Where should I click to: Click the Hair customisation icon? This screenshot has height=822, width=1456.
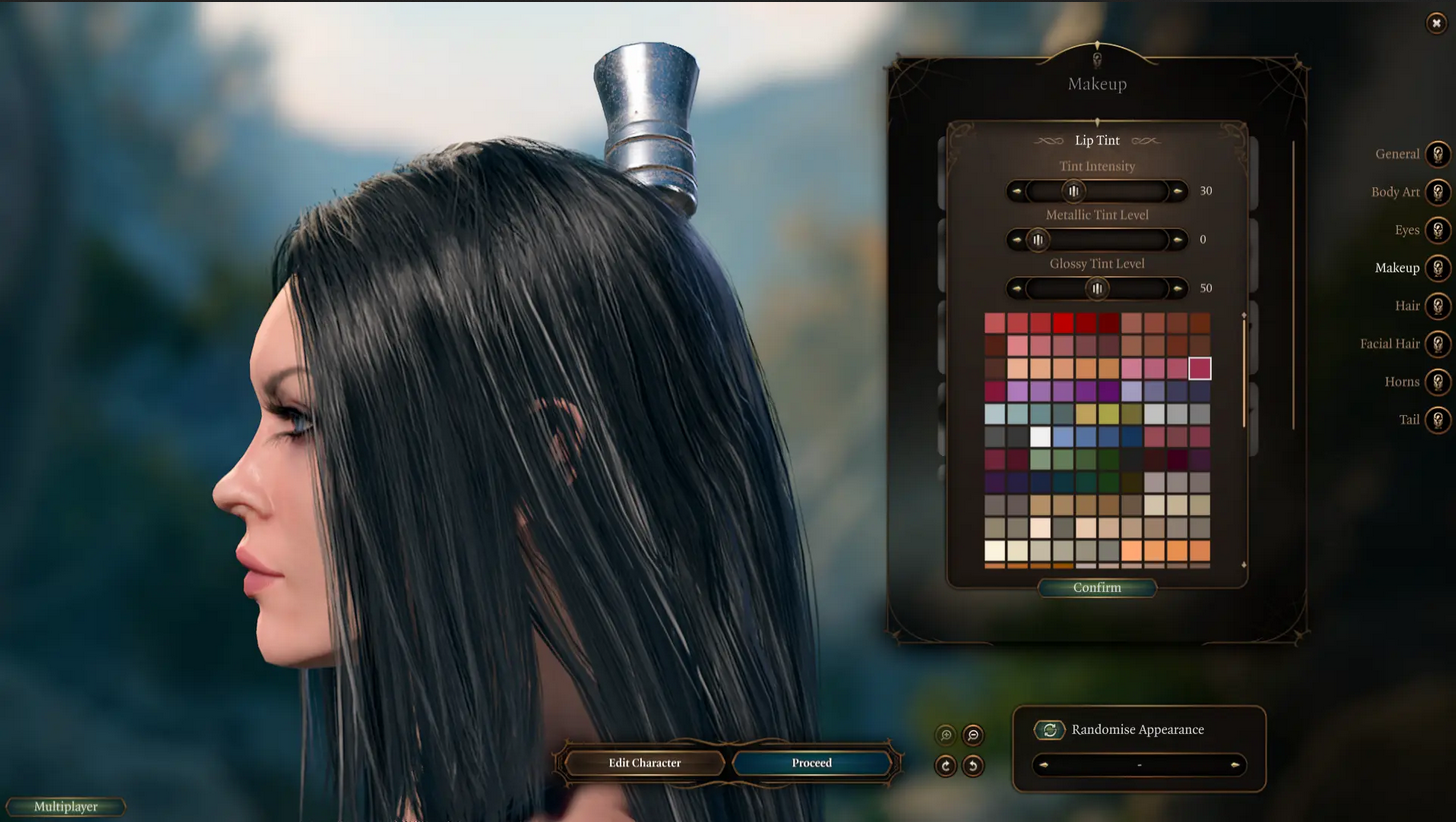point(1438,306)
